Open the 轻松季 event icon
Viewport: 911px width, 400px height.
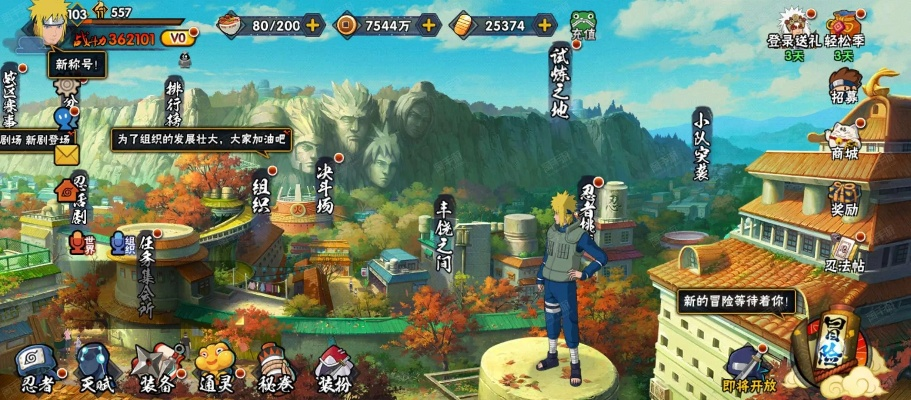[844, 31]
